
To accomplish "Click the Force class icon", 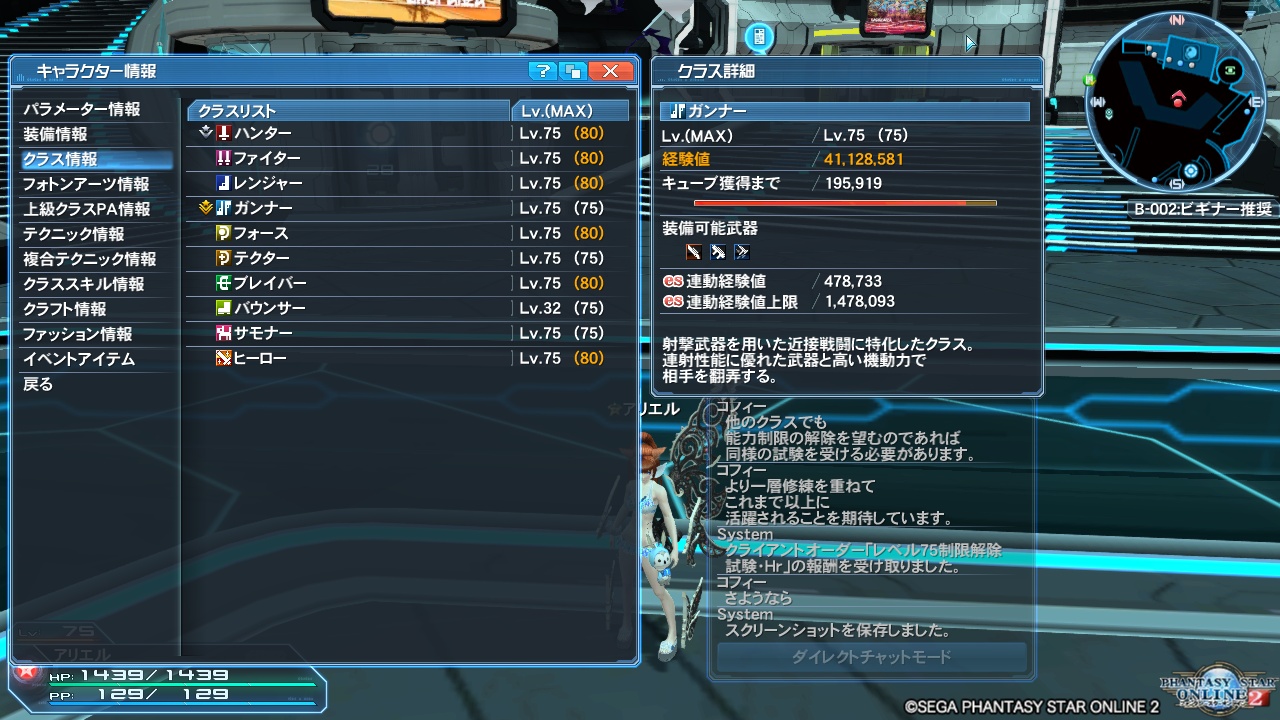I will click(223, 232).
